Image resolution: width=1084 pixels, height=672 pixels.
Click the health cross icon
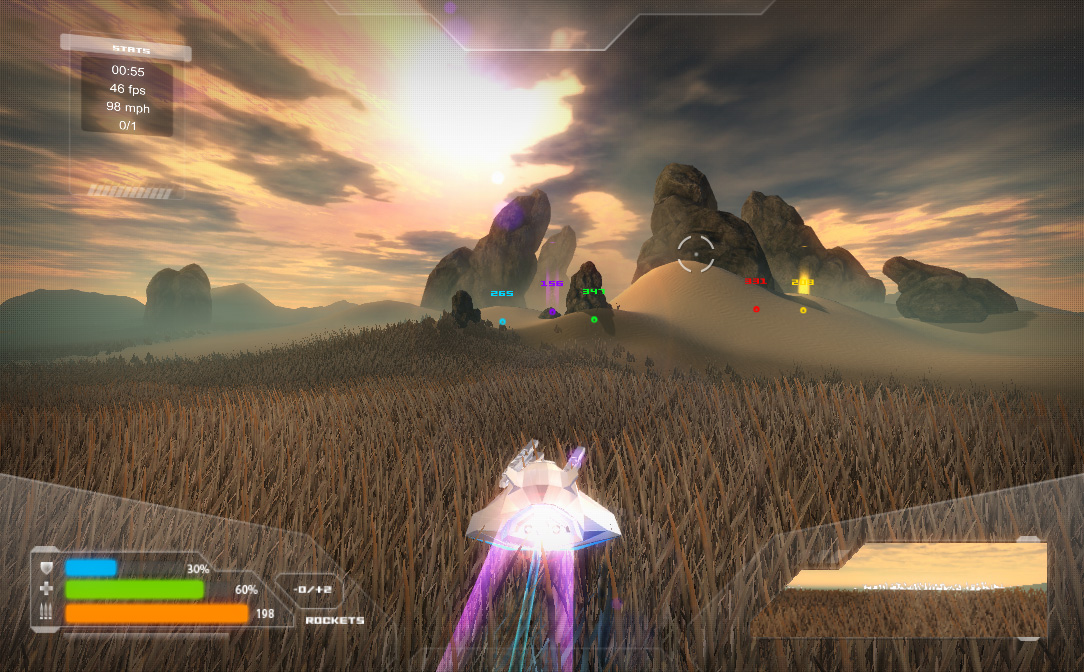click(x=46, y=590)
